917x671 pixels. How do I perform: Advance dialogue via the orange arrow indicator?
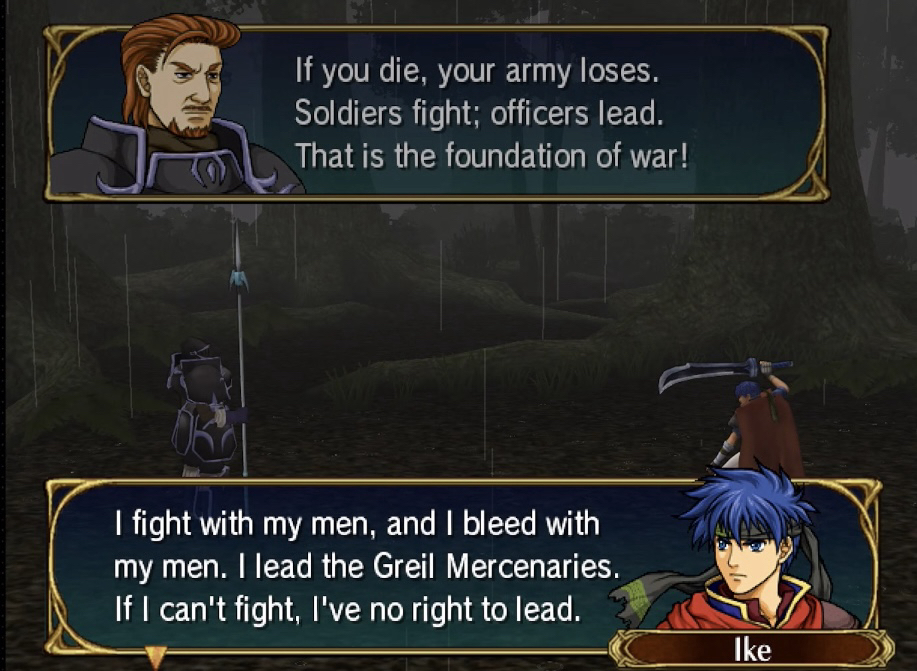tap(155, 657)
